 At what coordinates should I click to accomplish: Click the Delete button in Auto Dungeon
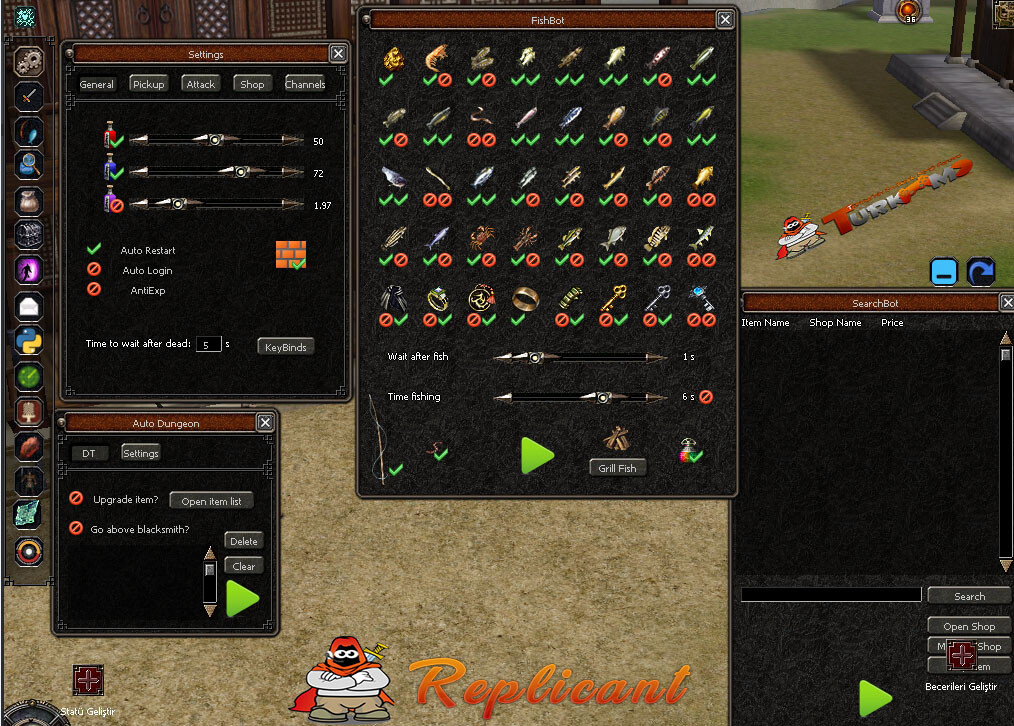tap(243, 541)
